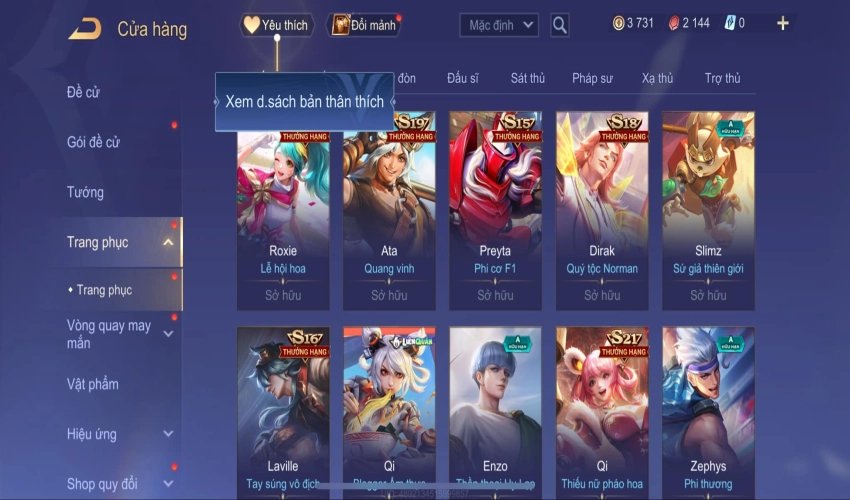Click the magnifying glass search button
The height and width of the screenshot is (500, 850).
click(560, 25)
